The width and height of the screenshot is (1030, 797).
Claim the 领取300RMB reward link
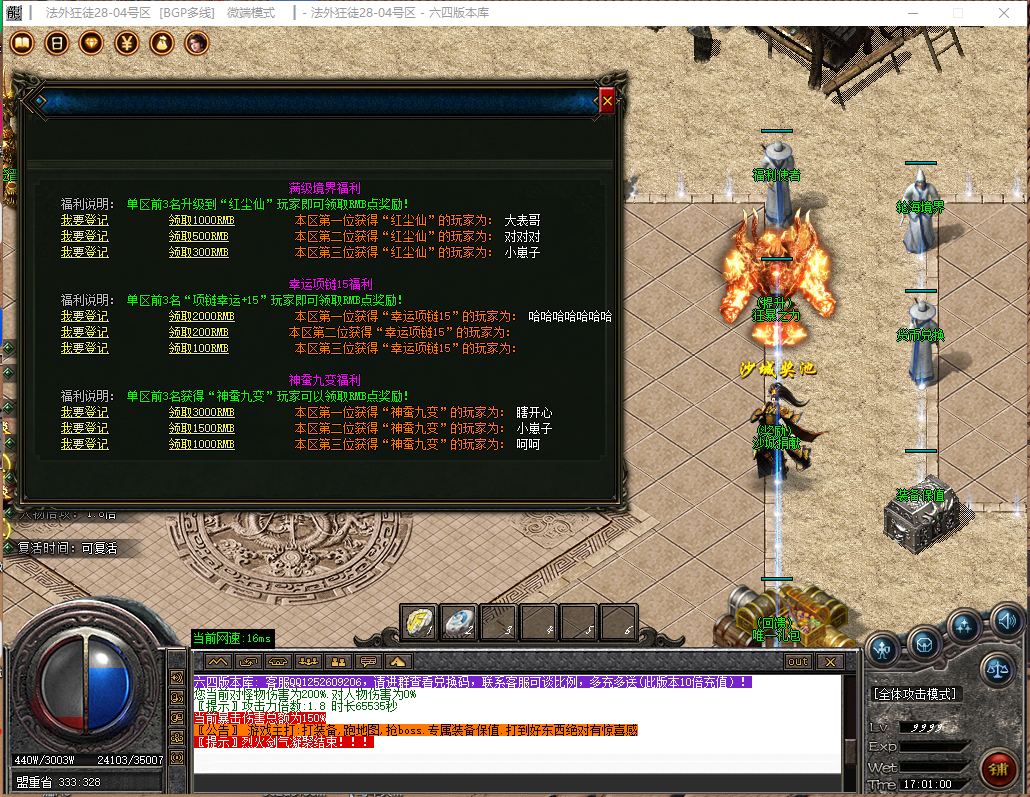(x=198, y=252)
